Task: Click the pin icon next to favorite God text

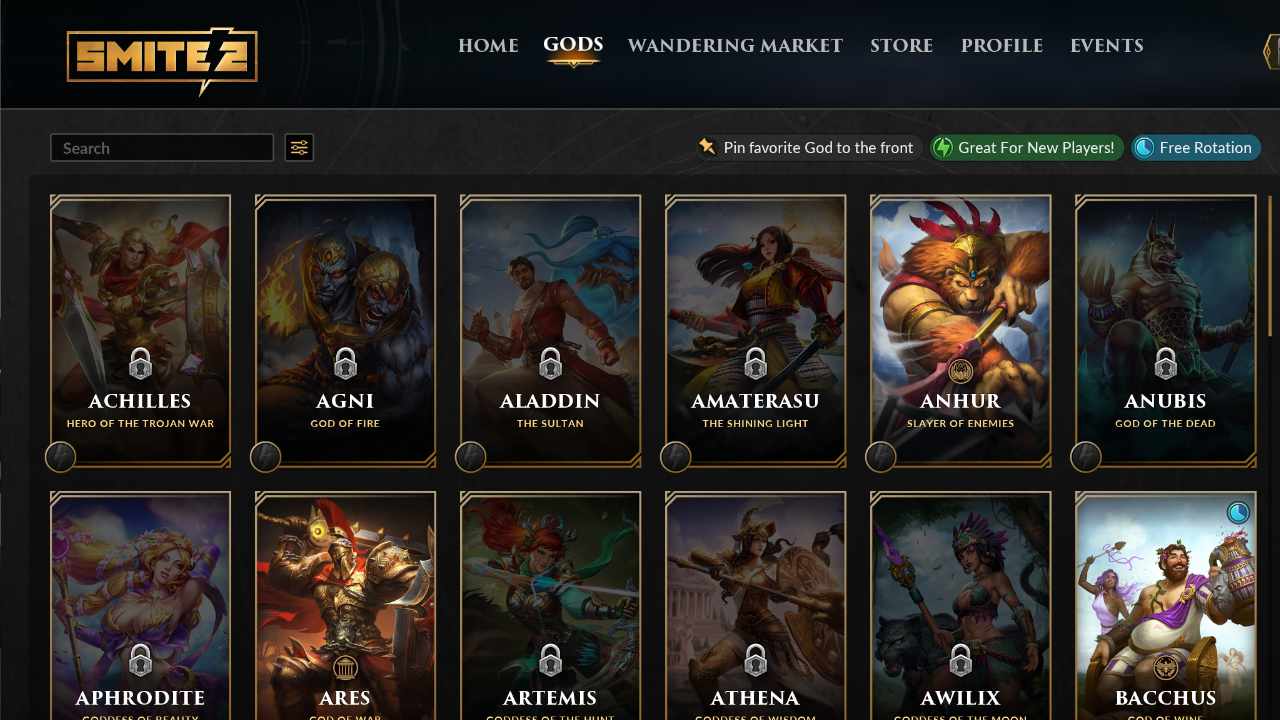Action: [706, 147]
